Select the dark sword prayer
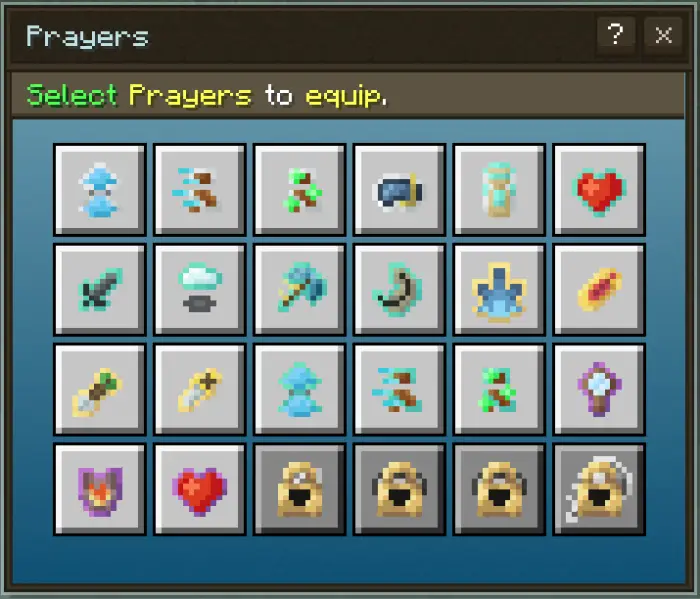The width and height of the screenshot is (700, 599). click(x=99, y=290)
